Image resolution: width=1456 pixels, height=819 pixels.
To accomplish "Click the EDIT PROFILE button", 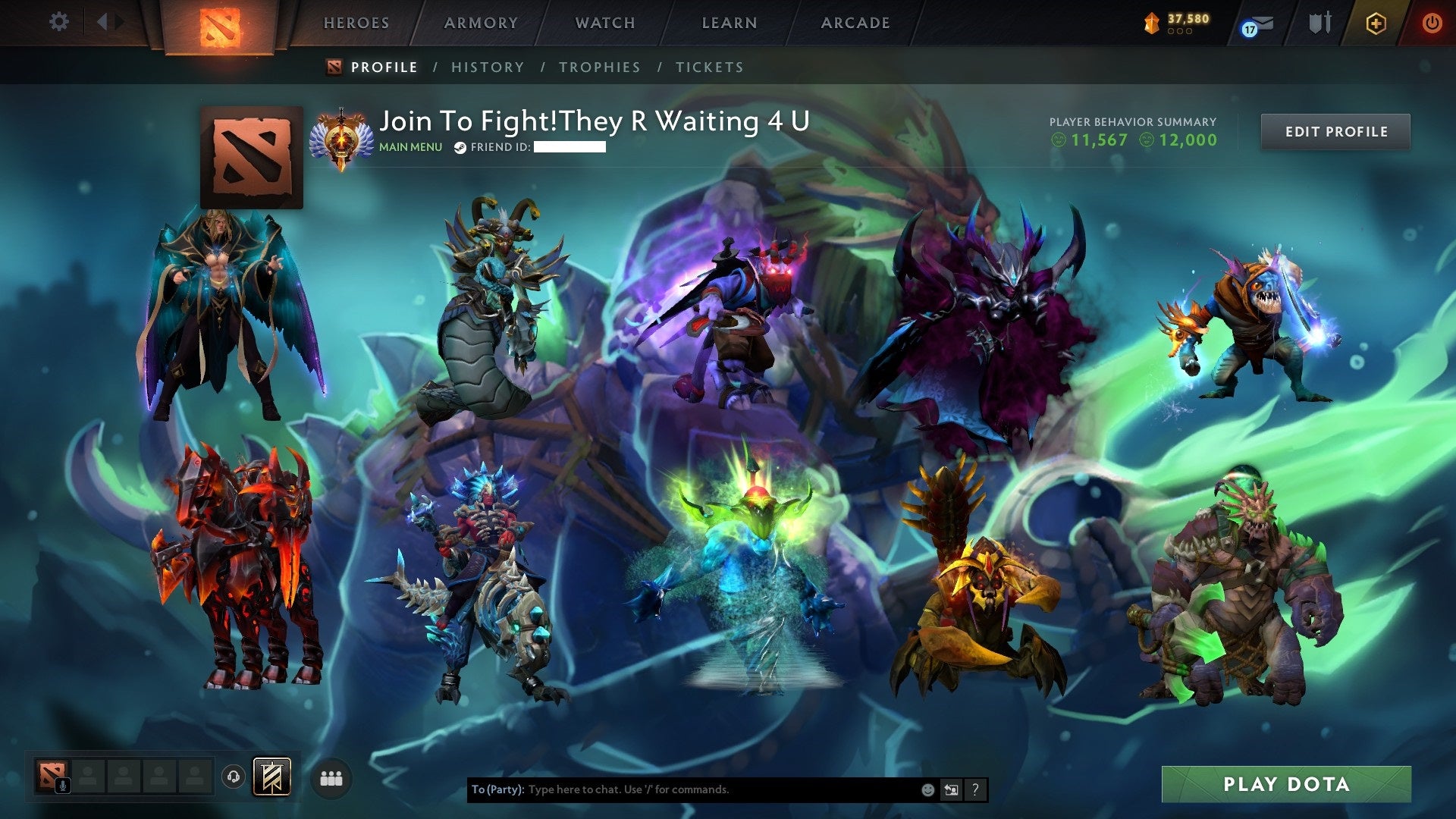I will [x=1335, y=131].
